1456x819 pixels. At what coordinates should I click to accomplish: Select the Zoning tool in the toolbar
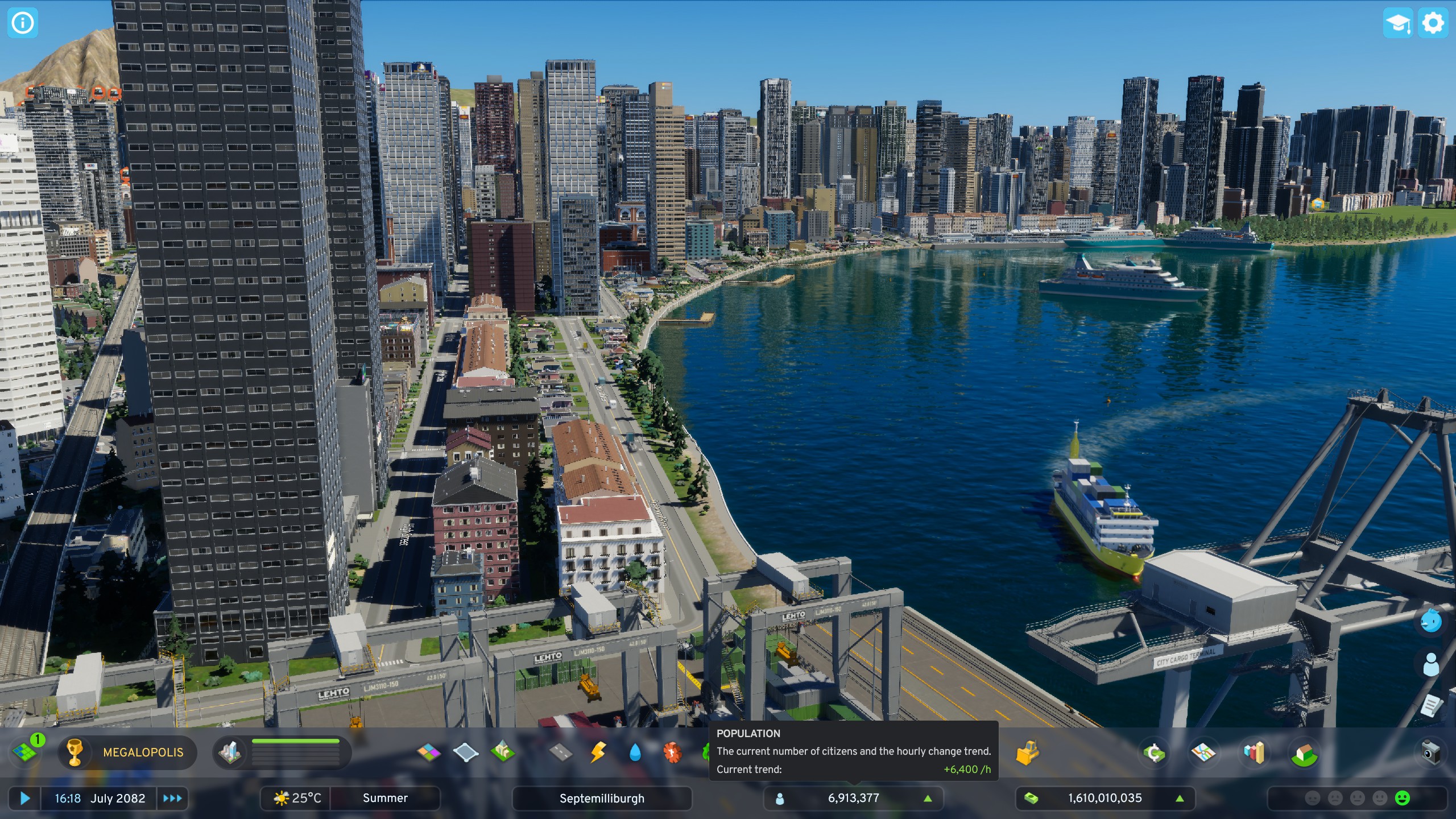coord(429,752)
